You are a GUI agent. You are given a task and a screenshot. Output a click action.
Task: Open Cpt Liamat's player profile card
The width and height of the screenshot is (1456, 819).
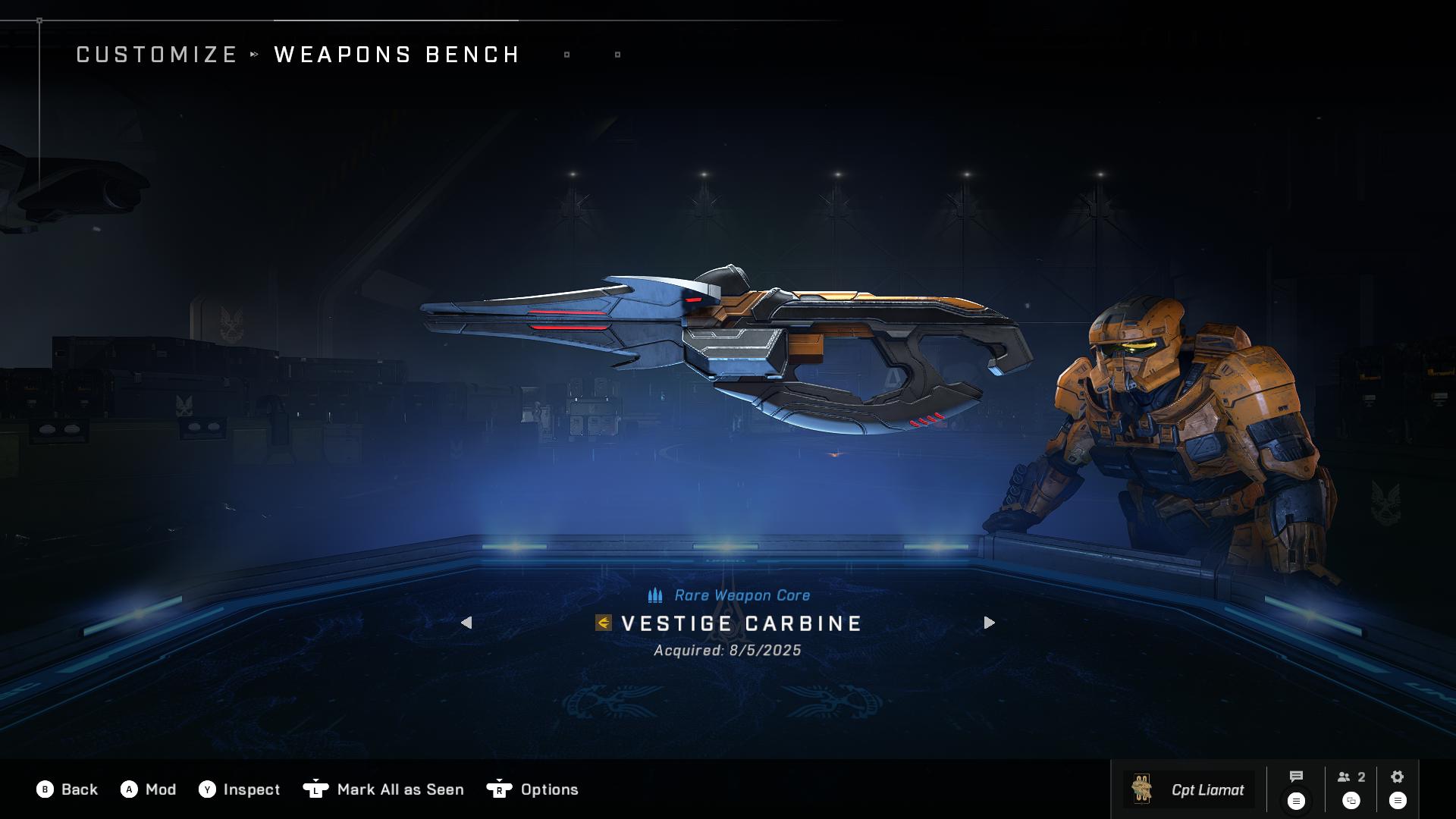click(1188, 789)
